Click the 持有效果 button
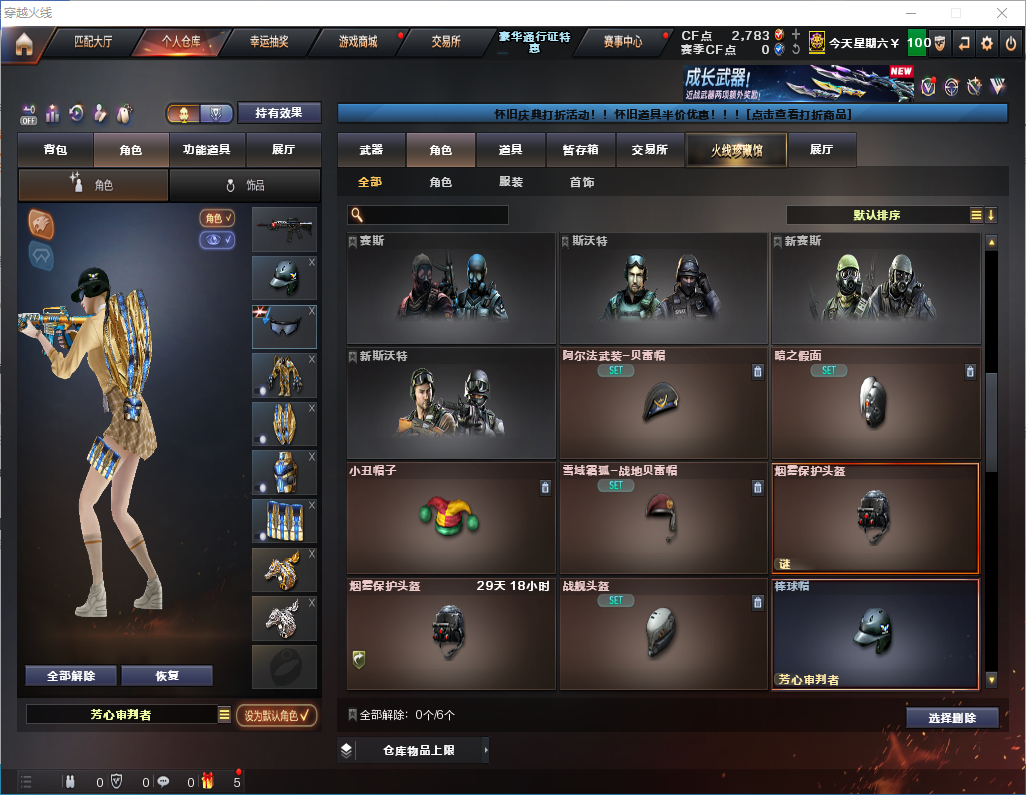Image resolution: width=1026 pixels, height=795 pixels. coord(279,113)
